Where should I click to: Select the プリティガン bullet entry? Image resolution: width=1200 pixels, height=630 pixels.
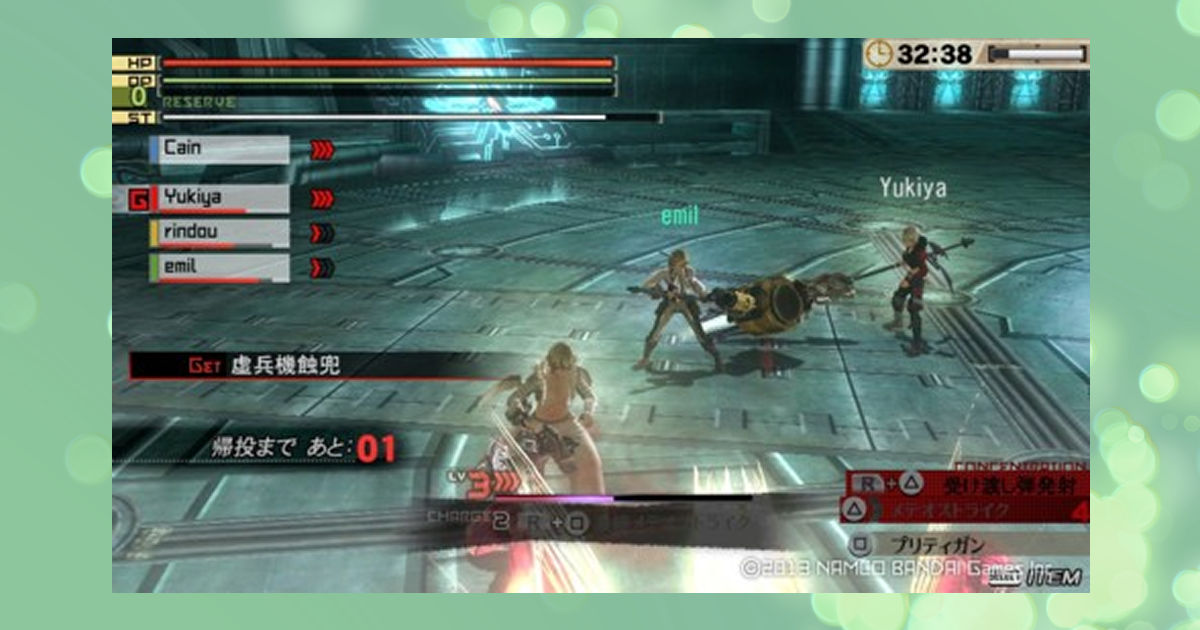[960, 545]
